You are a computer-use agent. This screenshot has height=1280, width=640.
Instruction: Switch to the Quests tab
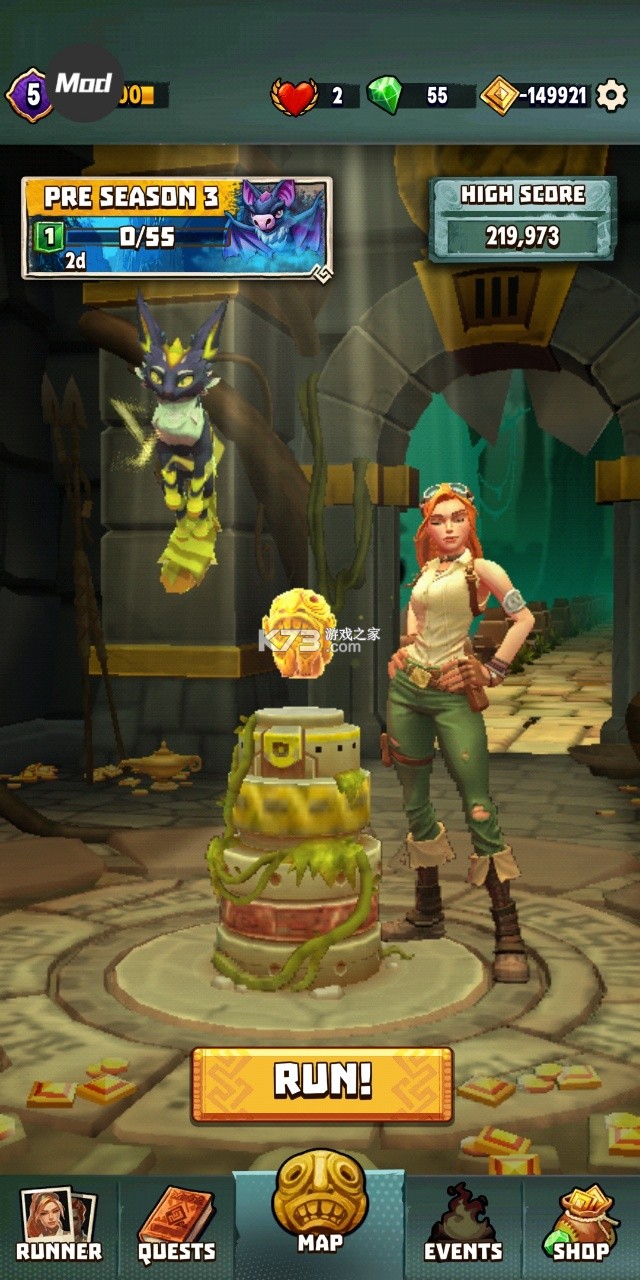[176, 1226]
